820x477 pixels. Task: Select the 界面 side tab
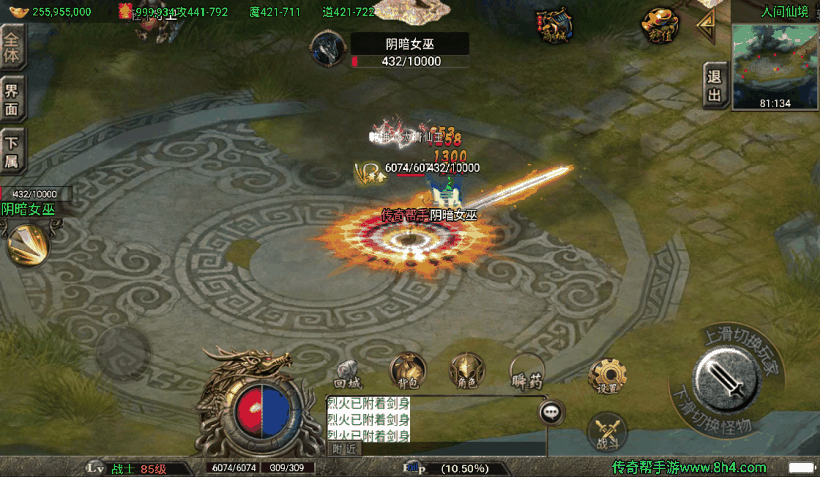(12, 100)
